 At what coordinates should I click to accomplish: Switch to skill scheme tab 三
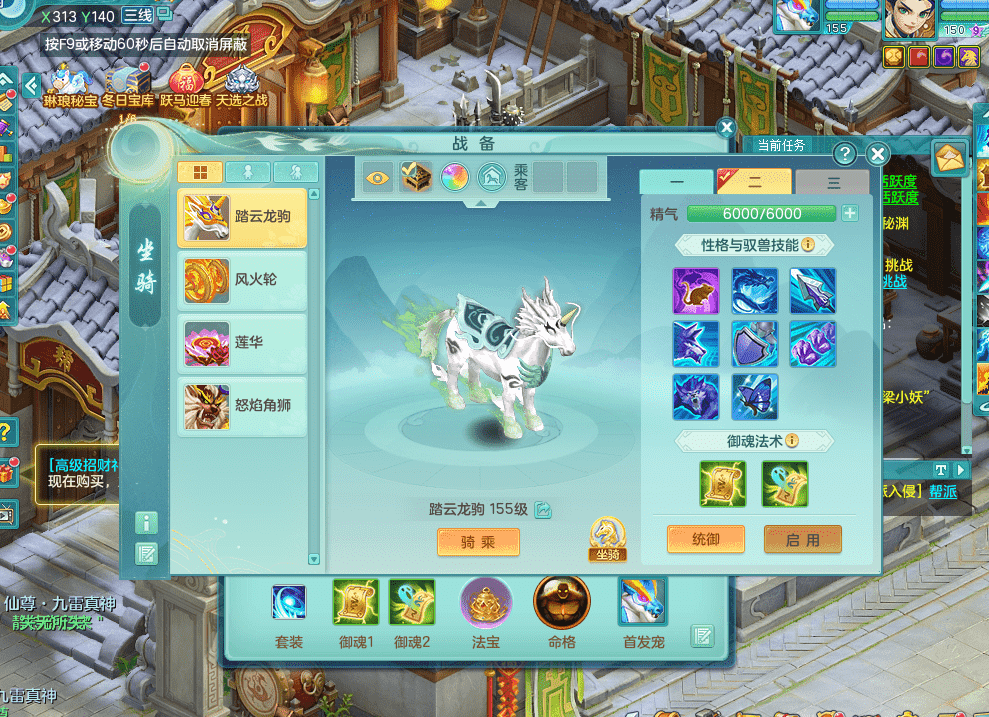[833, 182]
